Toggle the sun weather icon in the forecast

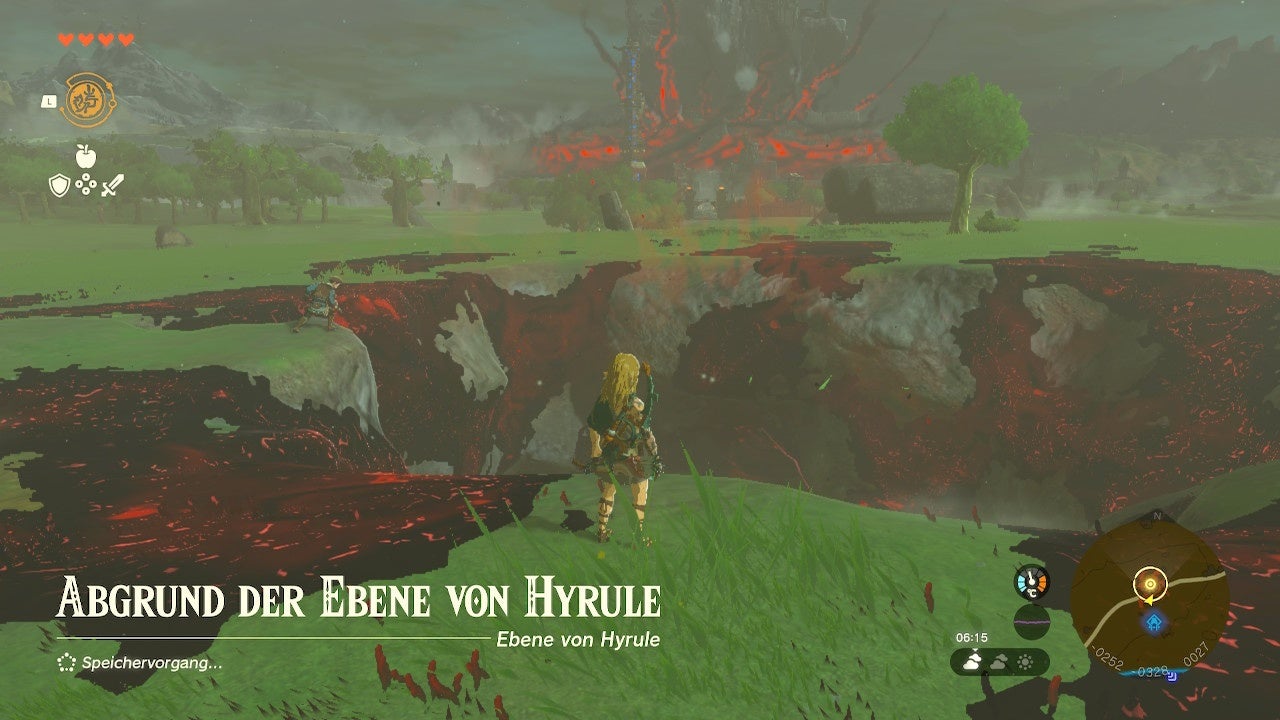(1026, 662)
